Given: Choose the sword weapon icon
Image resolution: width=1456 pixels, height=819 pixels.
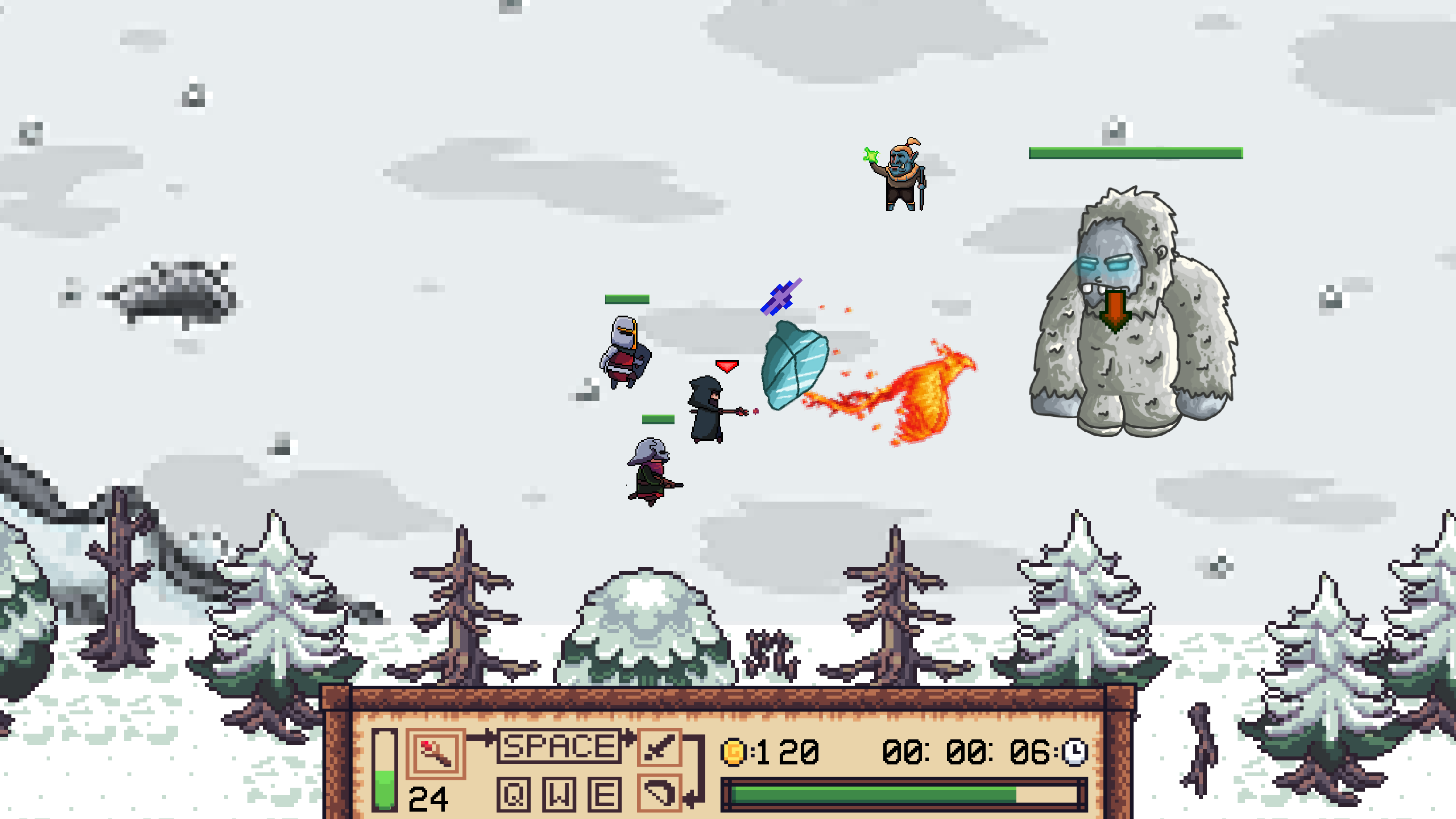Looking at the screenshot, I should tap(659, 747).
